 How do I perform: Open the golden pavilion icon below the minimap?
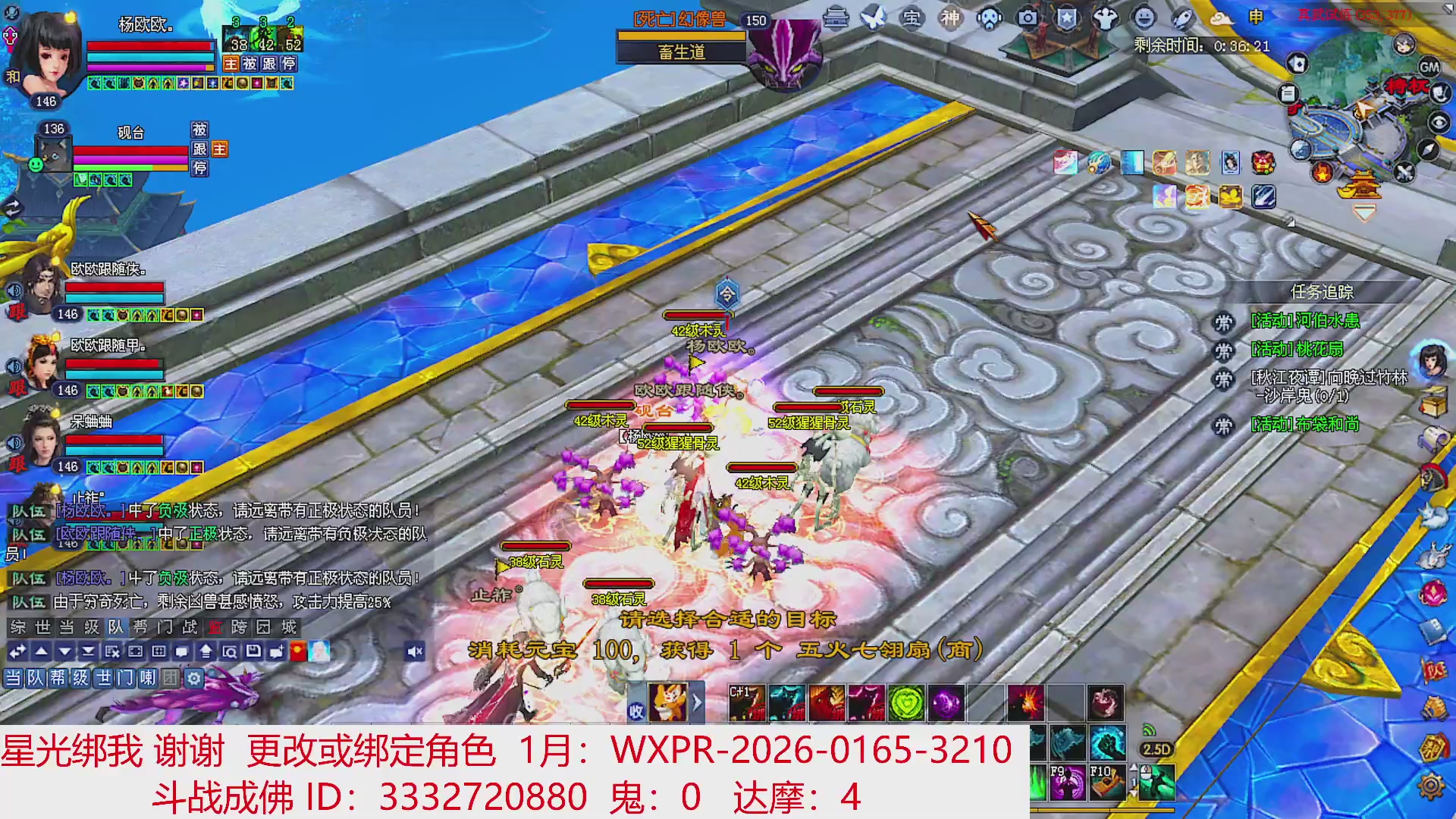tap(1361, 184)
